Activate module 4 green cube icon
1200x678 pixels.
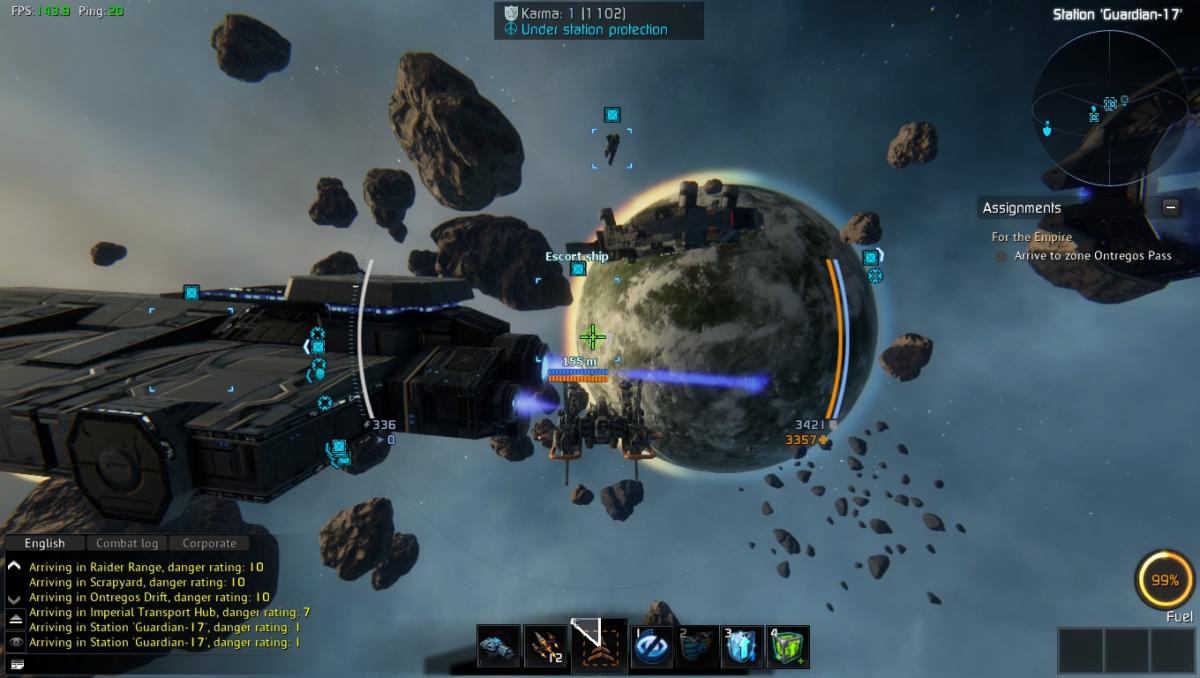point(788,646)
